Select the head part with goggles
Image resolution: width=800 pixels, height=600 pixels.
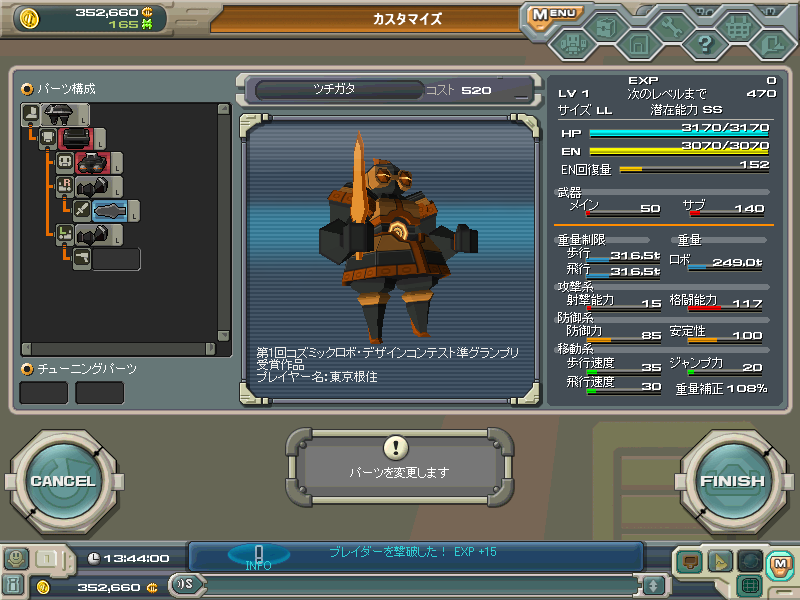93,162
